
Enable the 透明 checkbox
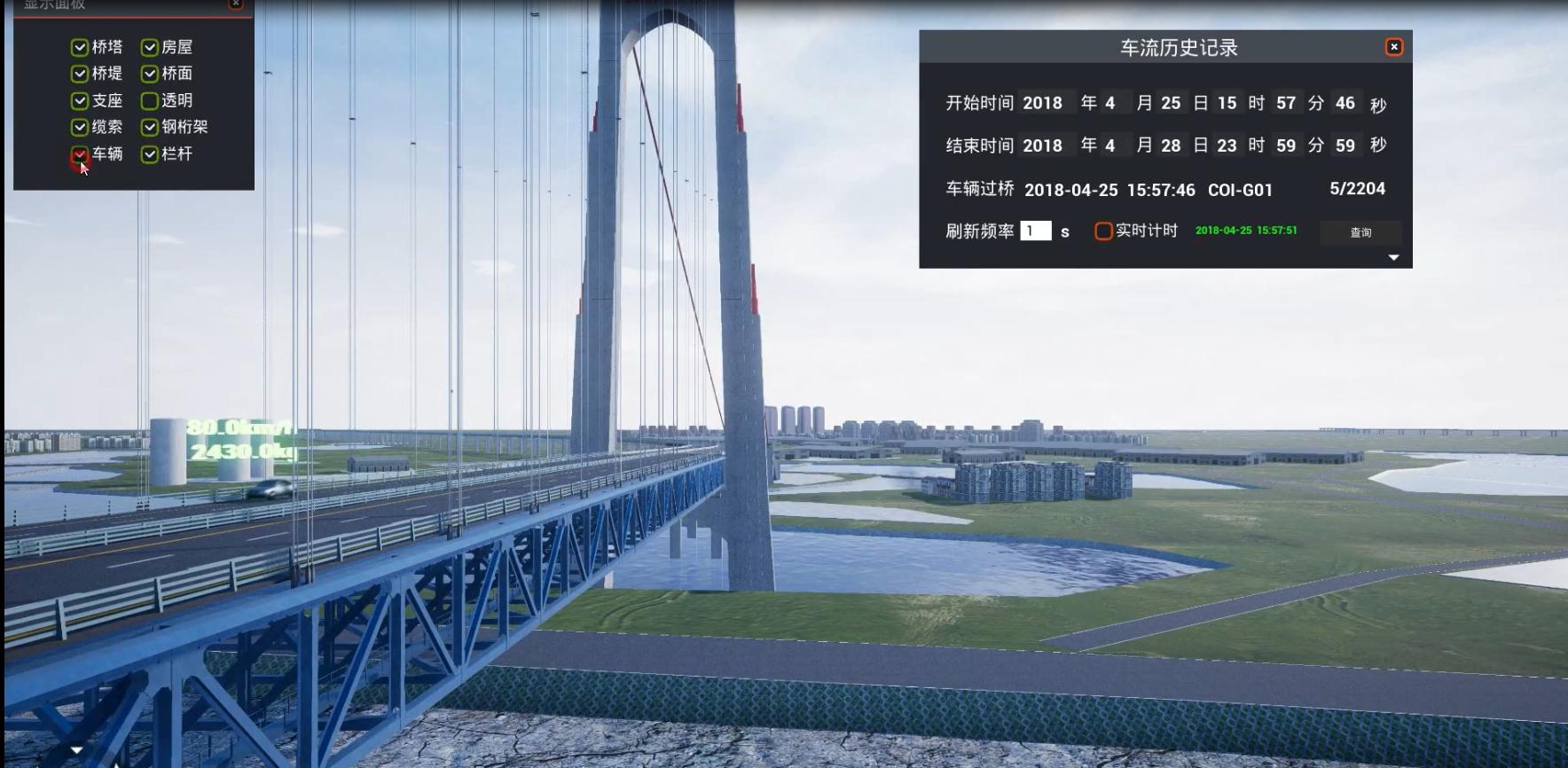[150, 101]
